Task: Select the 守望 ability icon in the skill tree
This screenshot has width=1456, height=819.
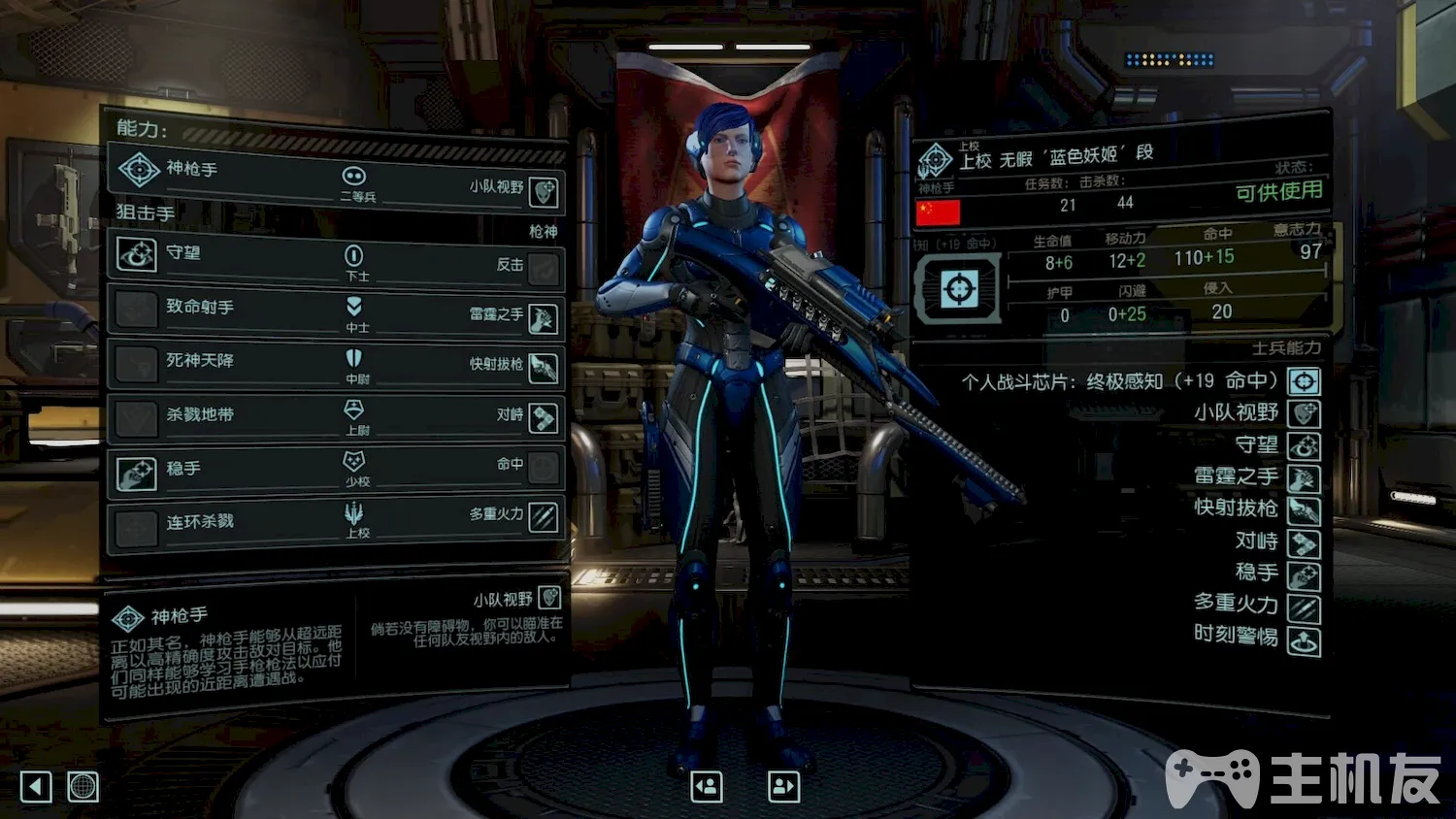Action: click(137, 255)
